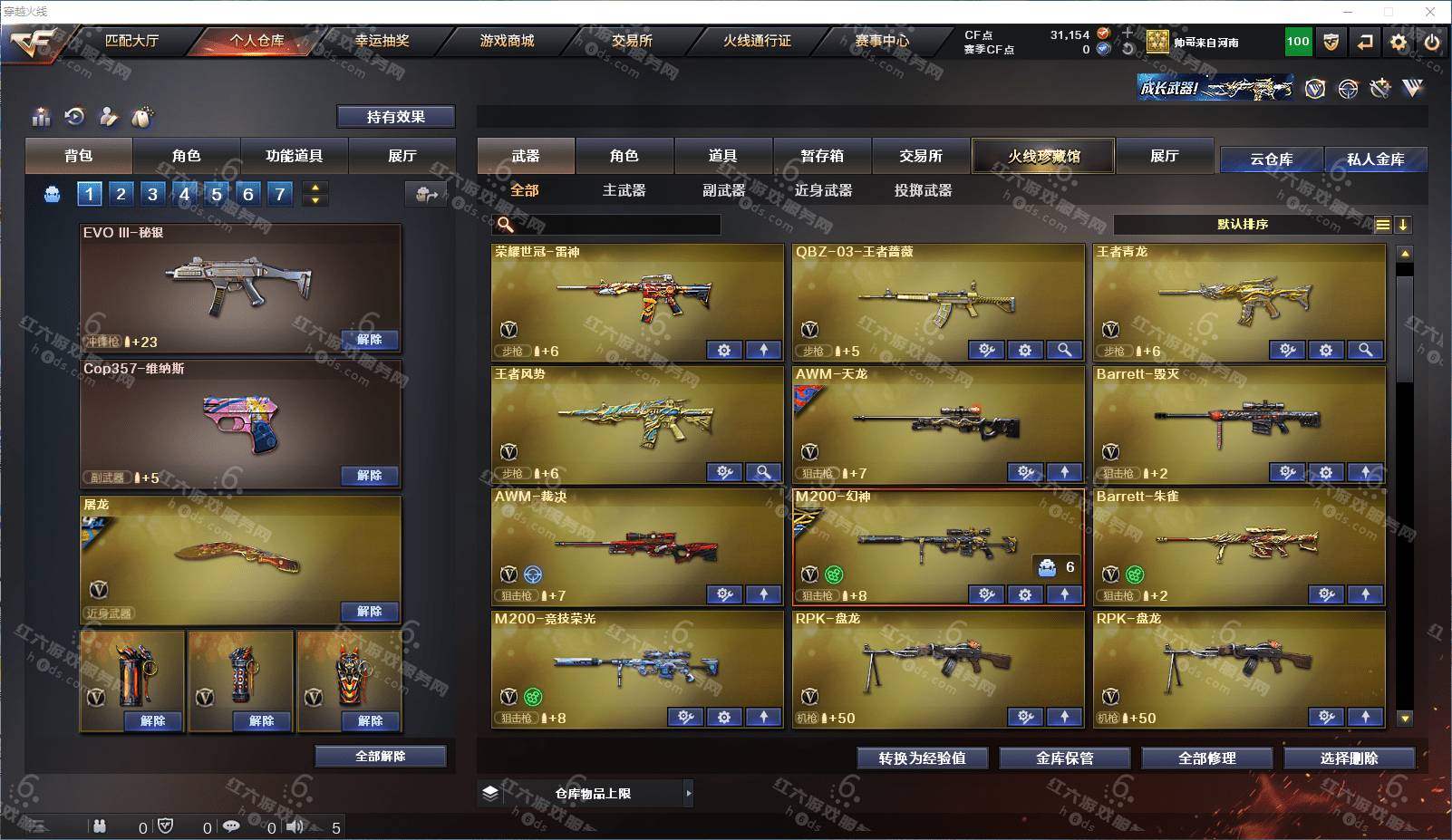Open the 云仓库 cloud storage

pos(1271,159)
